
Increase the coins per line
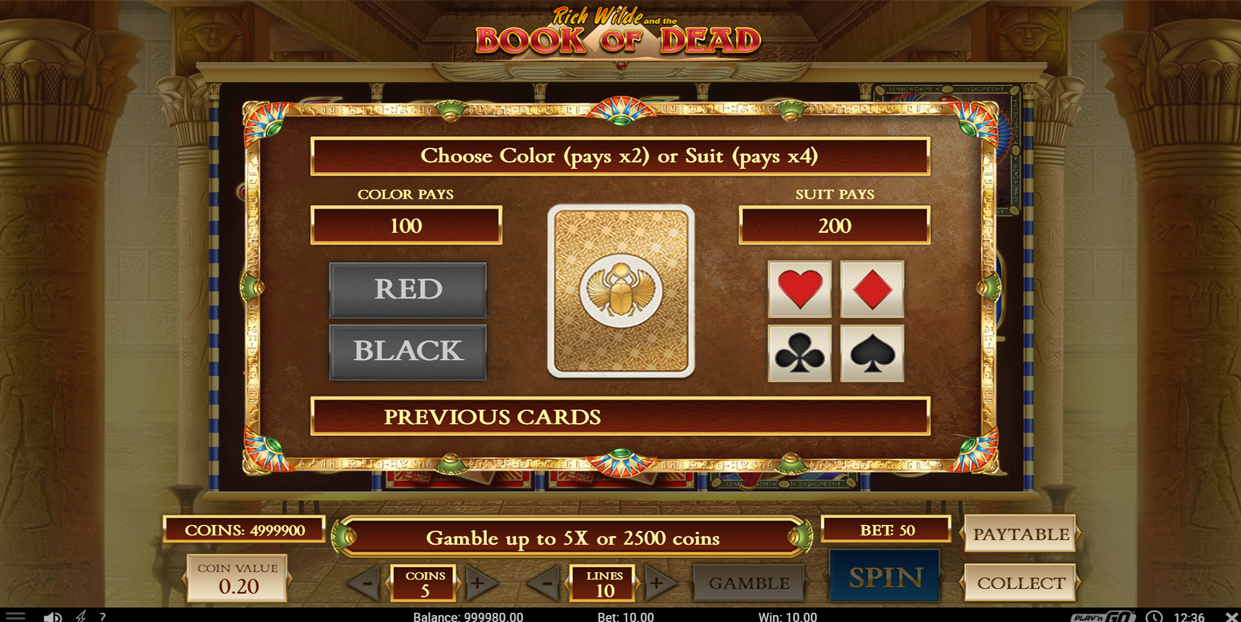pos(479,583)
